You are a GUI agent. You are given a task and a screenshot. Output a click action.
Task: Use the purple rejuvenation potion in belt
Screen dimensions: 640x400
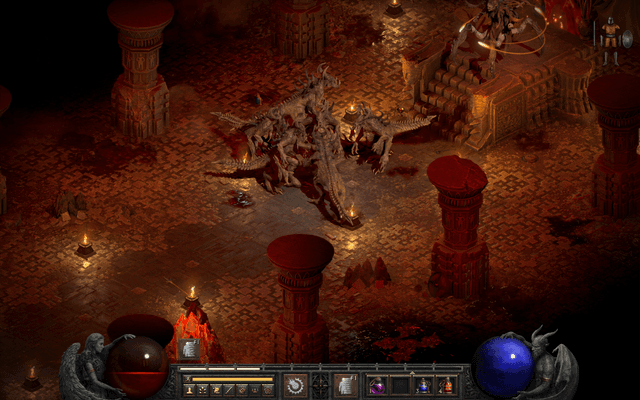[x=378, y=385]
